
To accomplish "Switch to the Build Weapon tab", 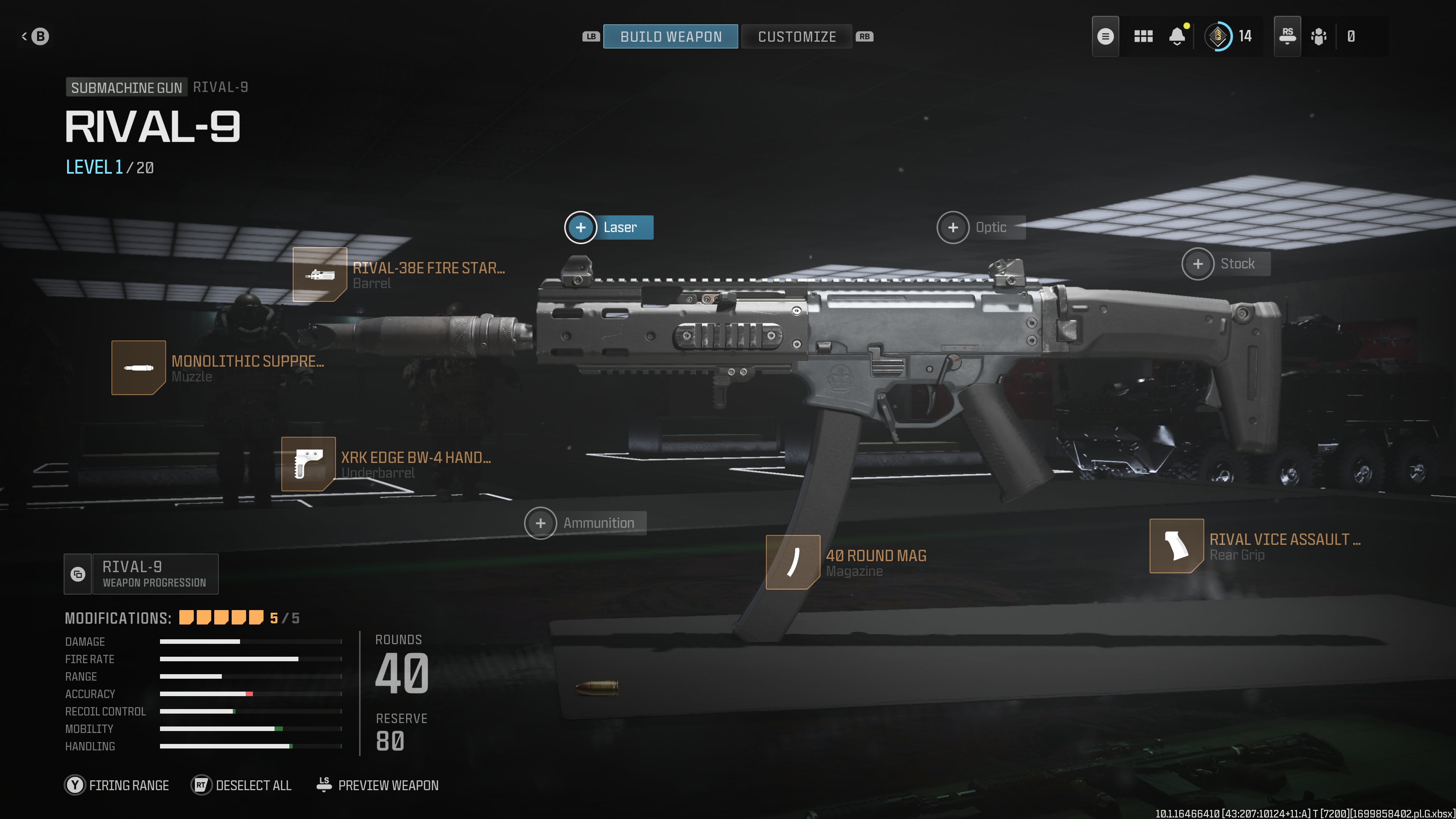I will click(670, 37).
